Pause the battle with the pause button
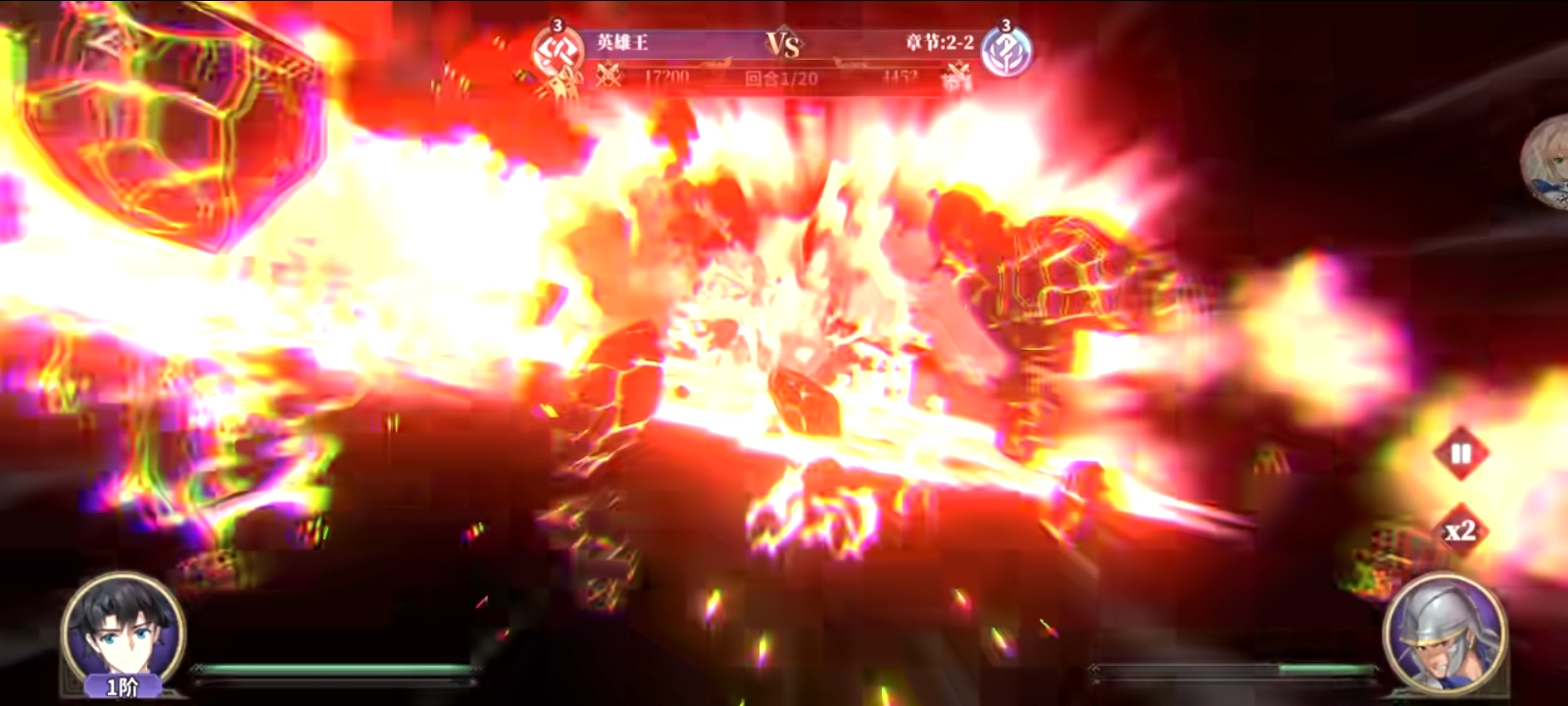 1460,454
